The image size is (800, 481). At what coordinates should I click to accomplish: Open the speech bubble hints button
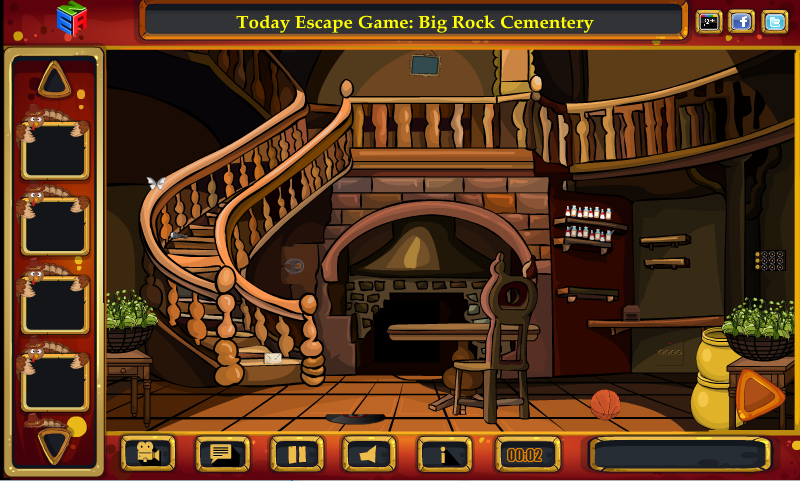222,455
